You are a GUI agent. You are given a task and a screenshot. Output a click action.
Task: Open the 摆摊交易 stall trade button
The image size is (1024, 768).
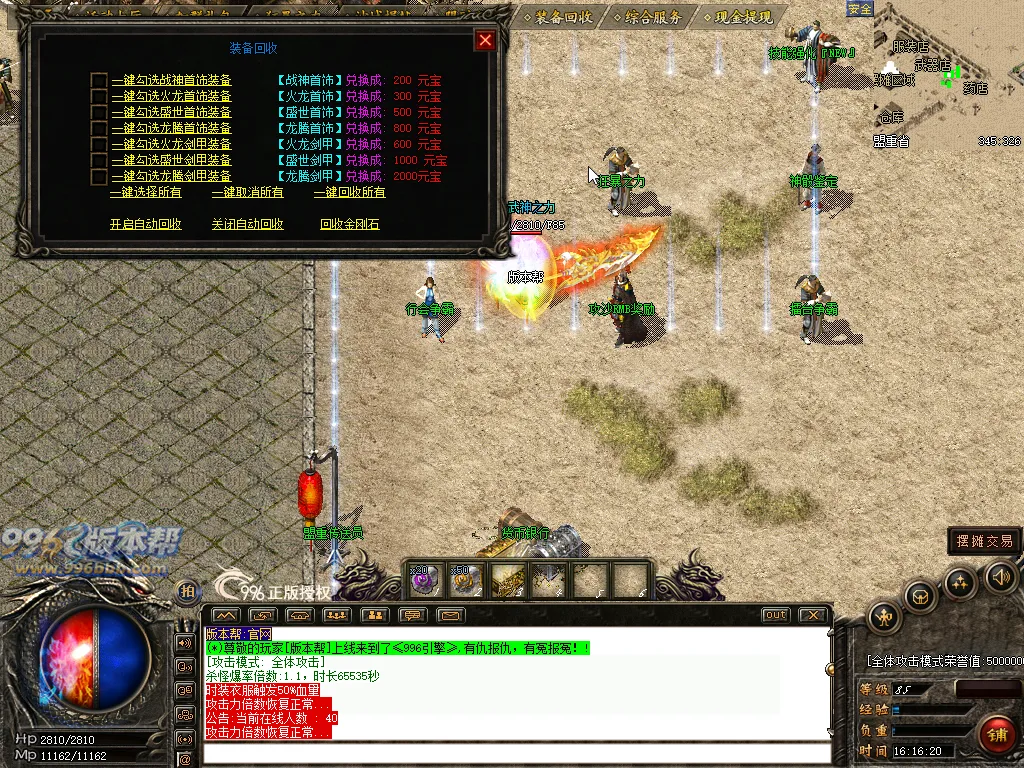coord(985,541)
